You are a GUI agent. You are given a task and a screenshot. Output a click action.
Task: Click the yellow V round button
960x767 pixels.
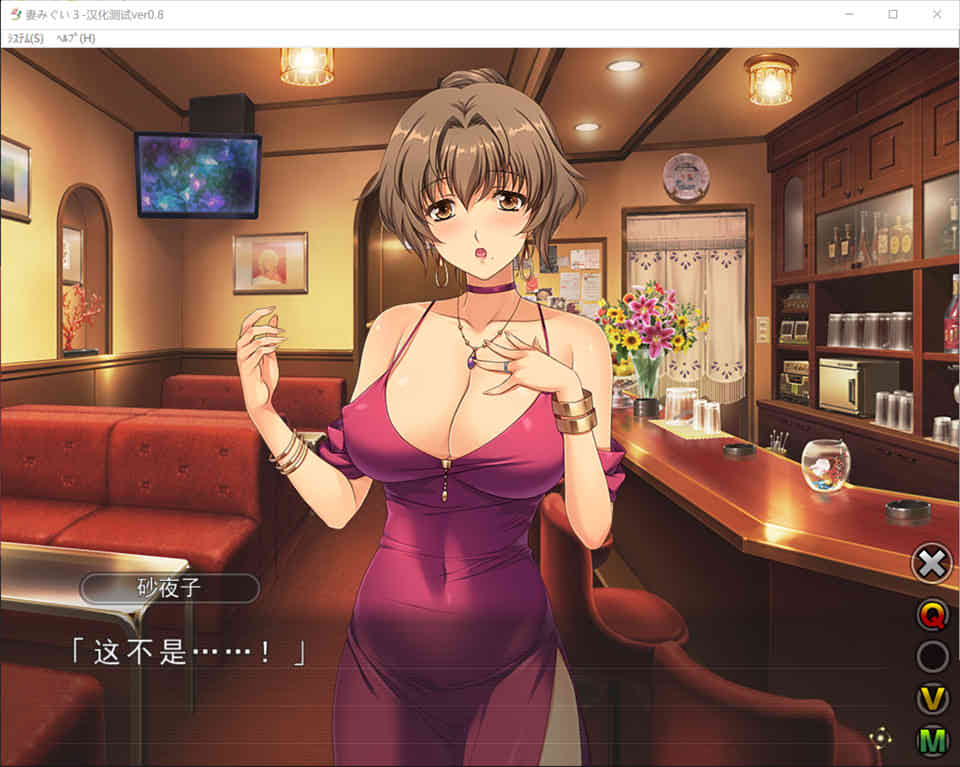(932, 698)
